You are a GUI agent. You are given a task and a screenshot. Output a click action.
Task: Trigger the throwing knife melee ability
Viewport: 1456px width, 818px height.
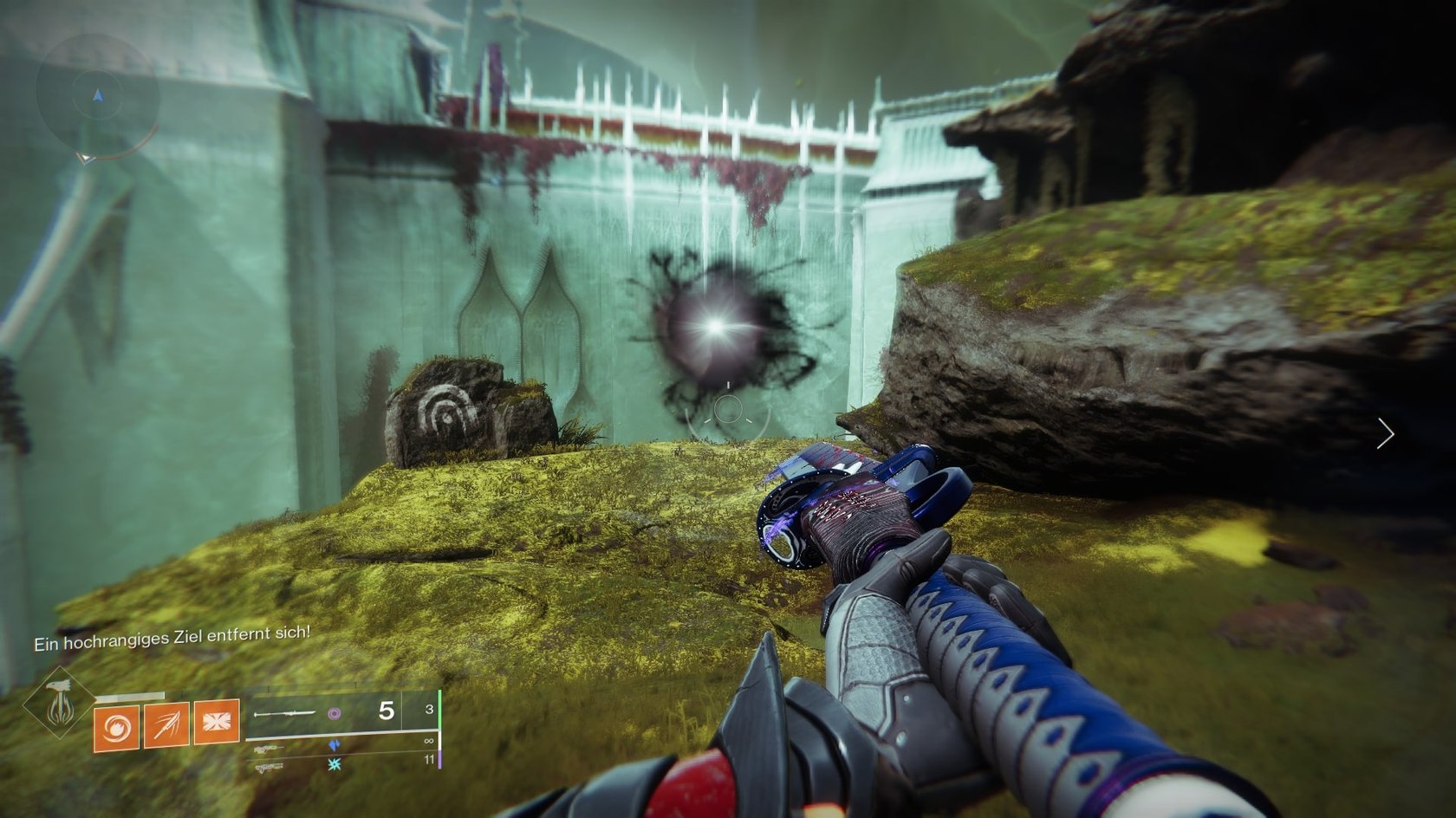pos(166,724)
